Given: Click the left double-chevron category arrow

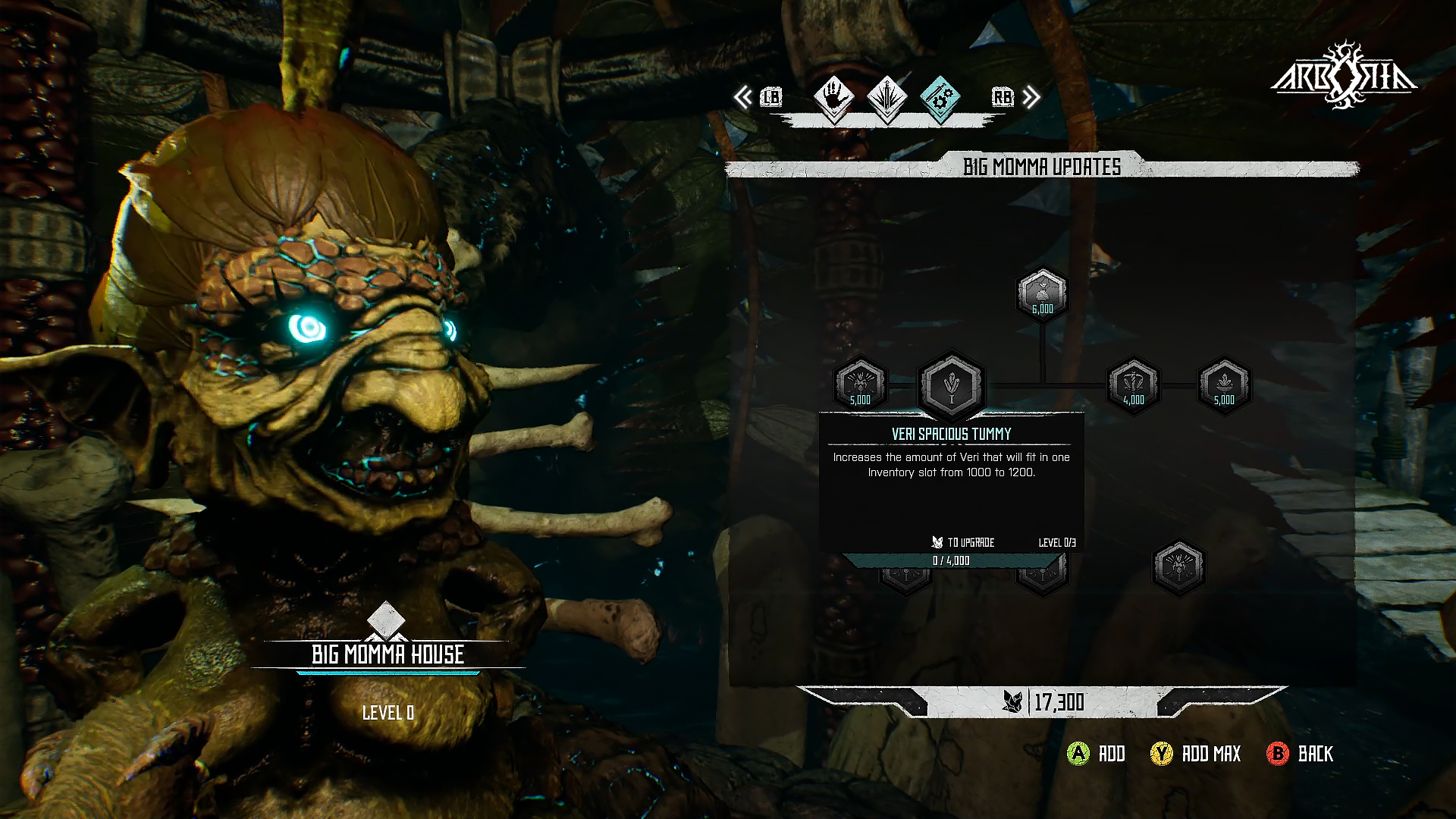Looking at the screenshot, I should 743,98.
